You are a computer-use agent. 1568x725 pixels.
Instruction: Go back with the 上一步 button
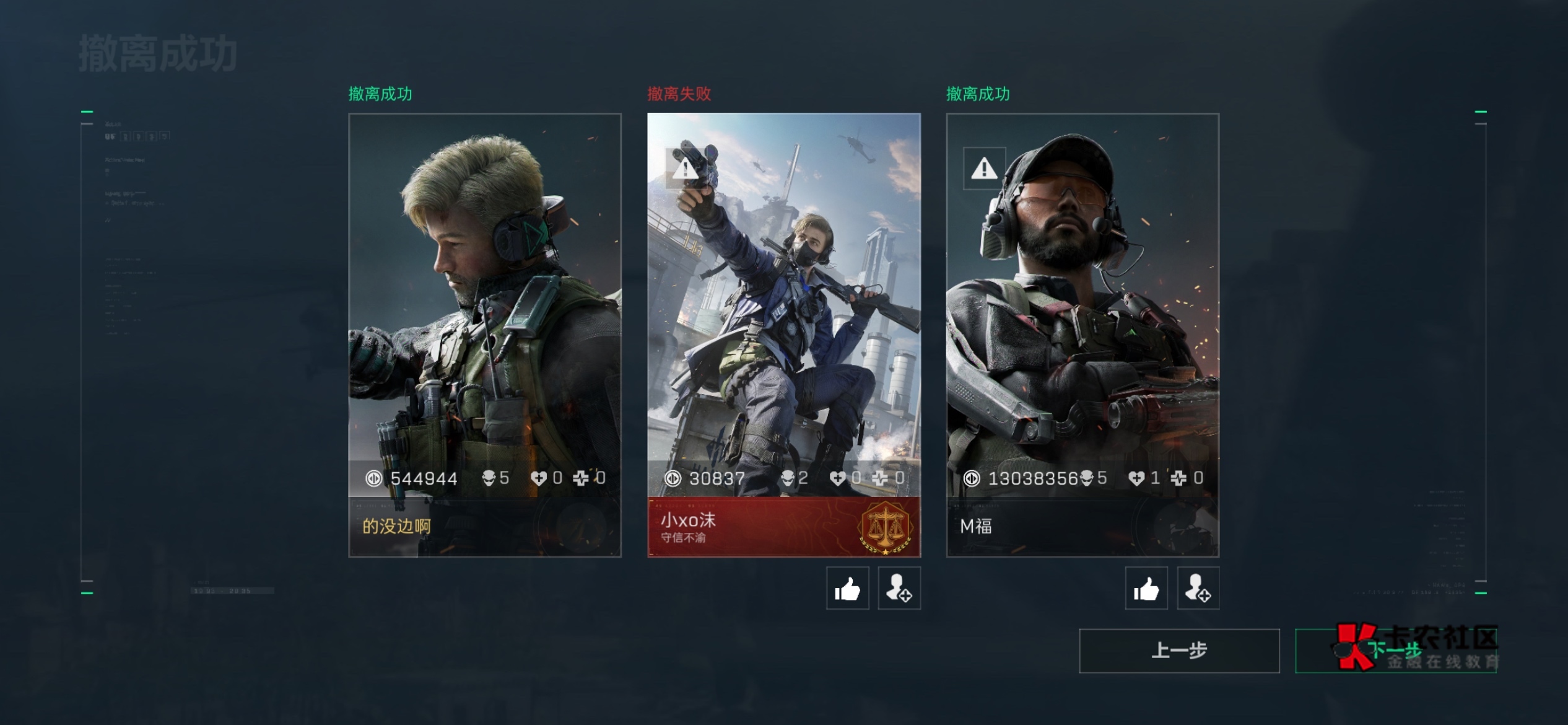[x=1179, y=651]
